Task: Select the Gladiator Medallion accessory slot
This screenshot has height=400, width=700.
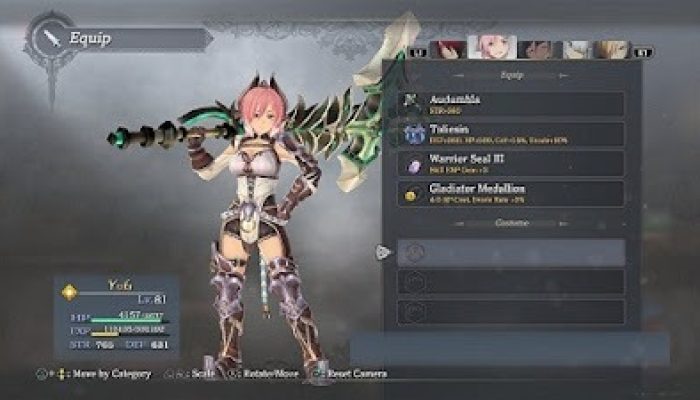Action: tap(511, 193)
